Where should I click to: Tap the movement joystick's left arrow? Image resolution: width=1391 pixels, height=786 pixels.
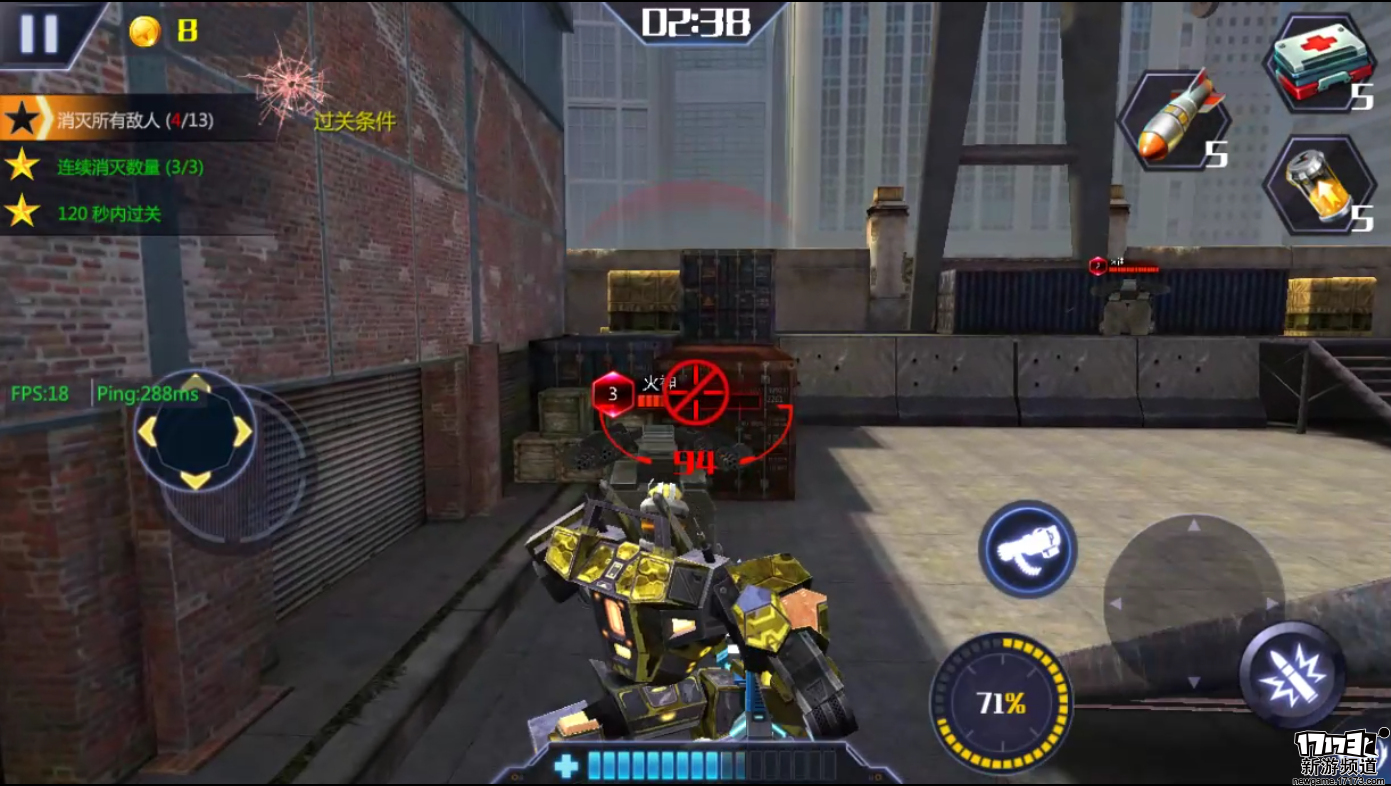[148, 431]
